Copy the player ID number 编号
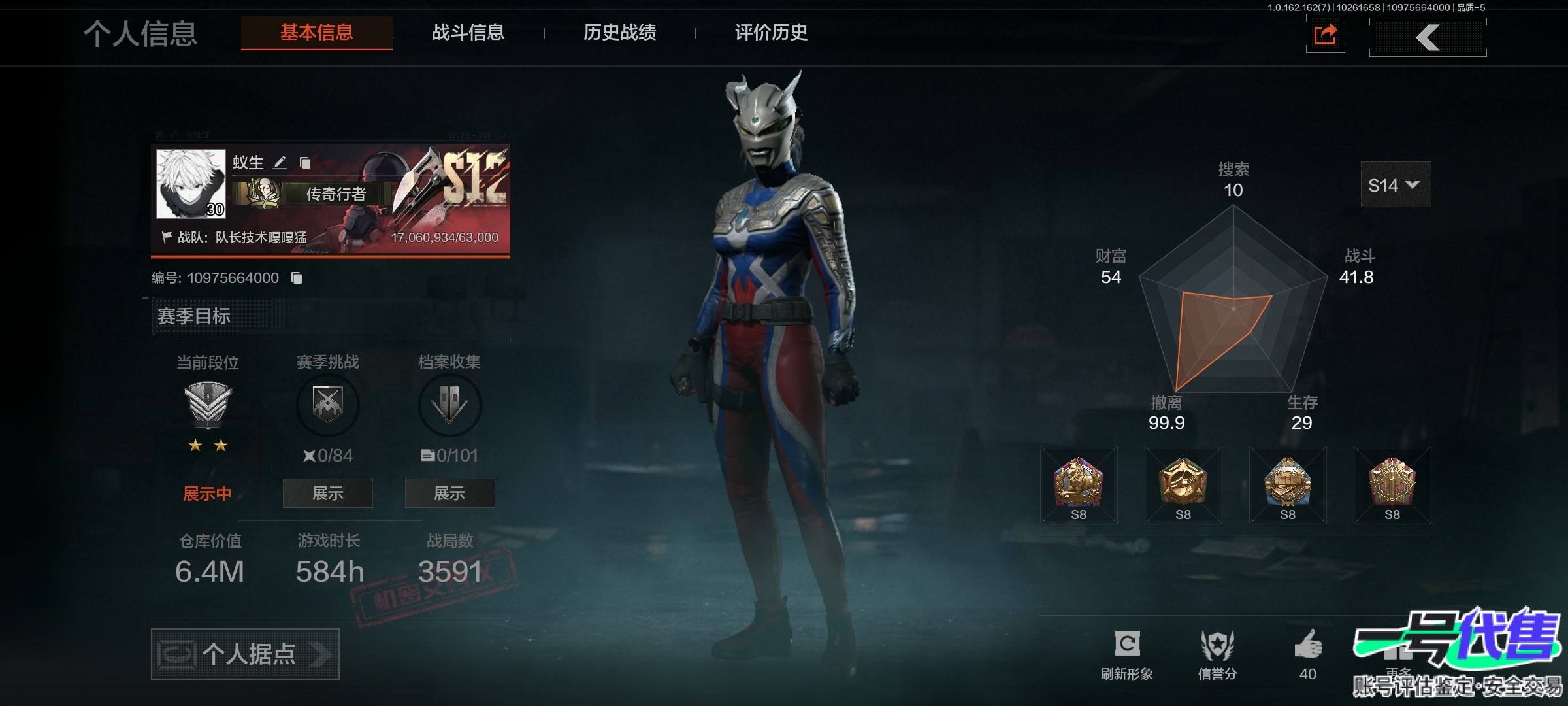1568x706 pixels. (297, 278)
